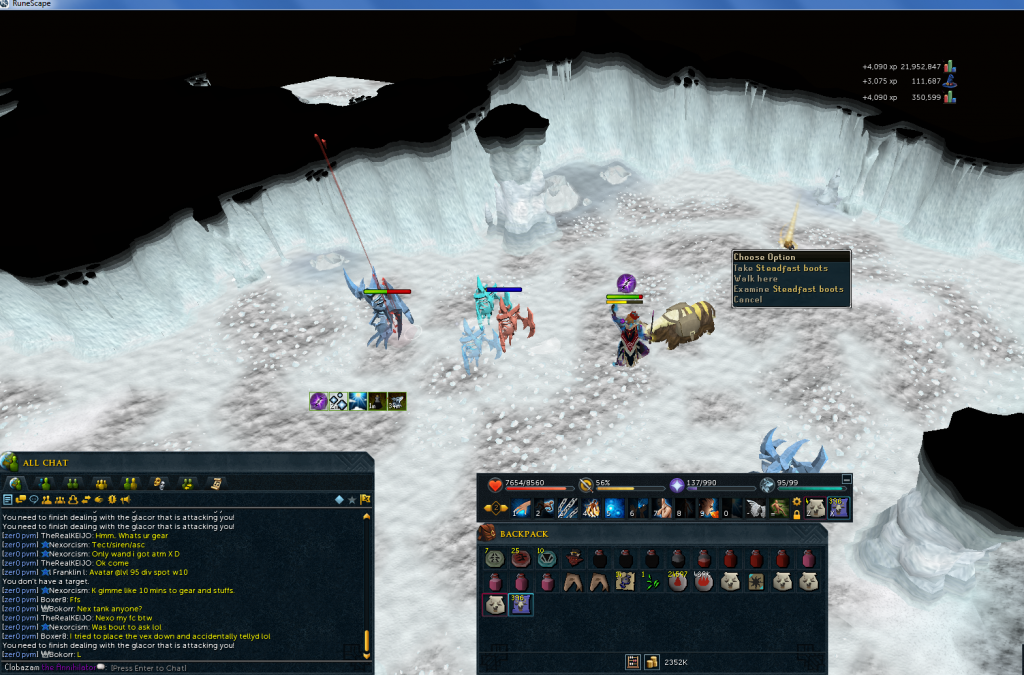Activate the action bar slot 5 ability

tap(615, 508)
